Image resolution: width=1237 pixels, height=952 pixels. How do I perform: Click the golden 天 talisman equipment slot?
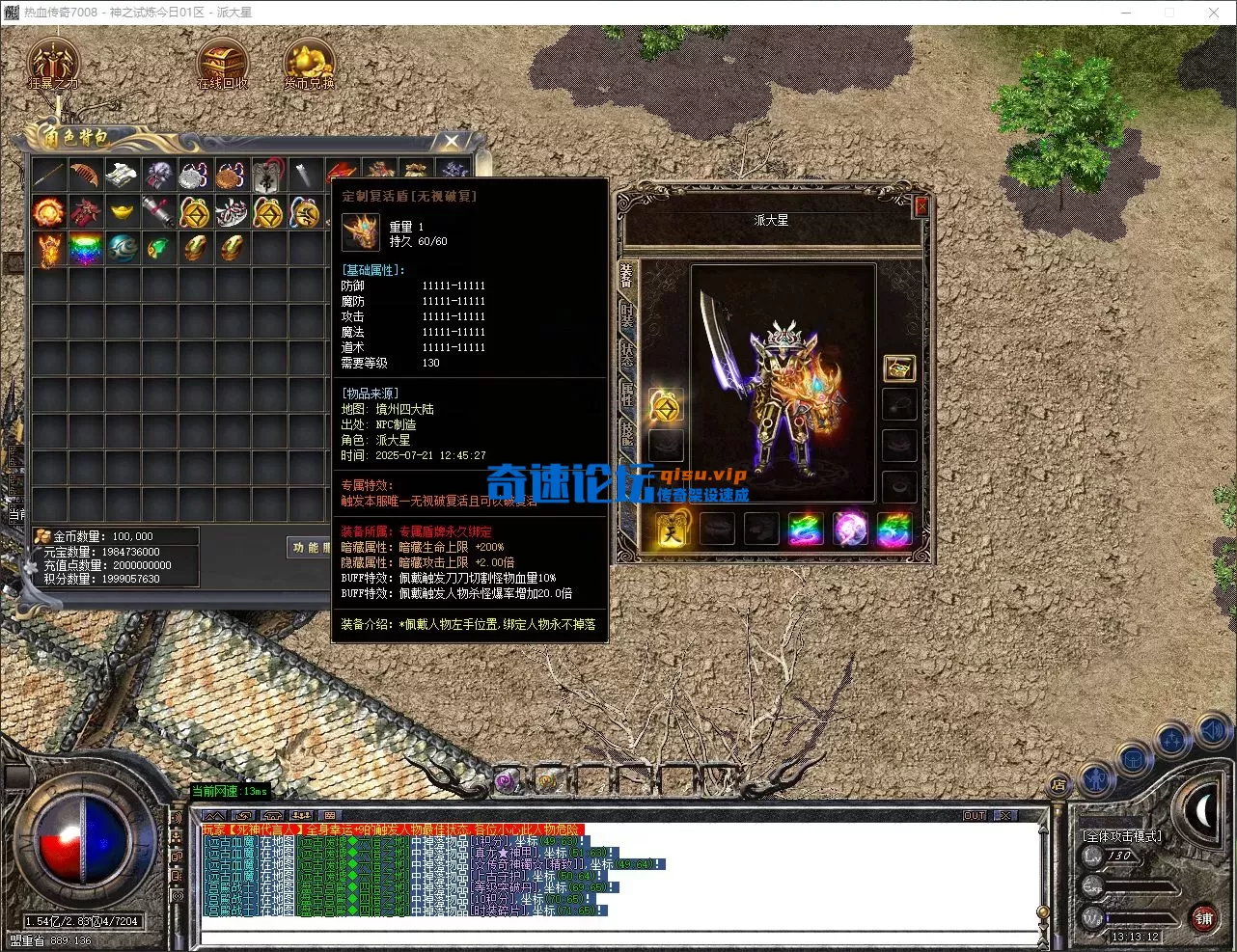tap(673, 530)
